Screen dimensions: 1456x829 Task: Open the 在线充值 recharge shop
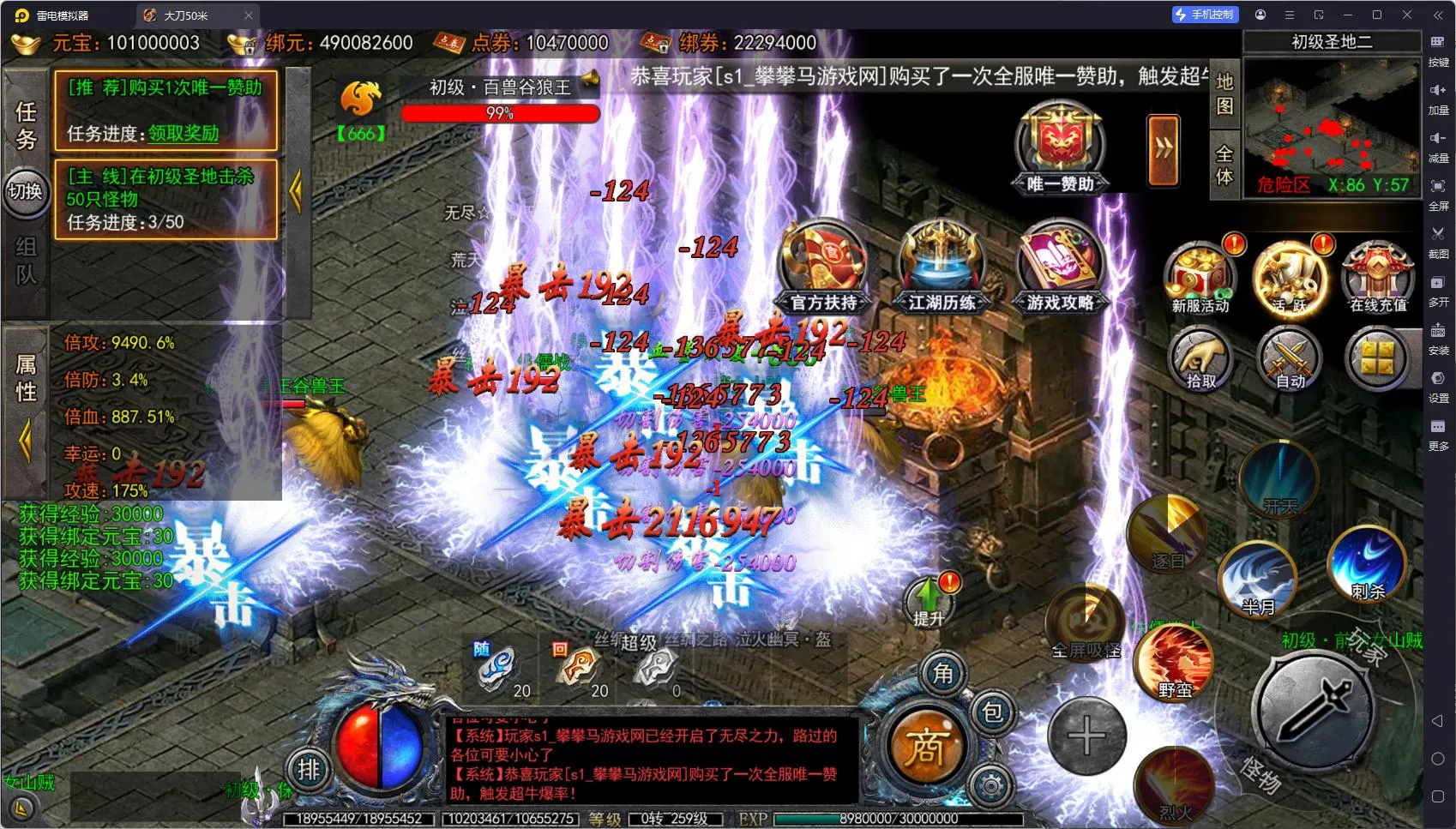click(x=1378, y=277)
